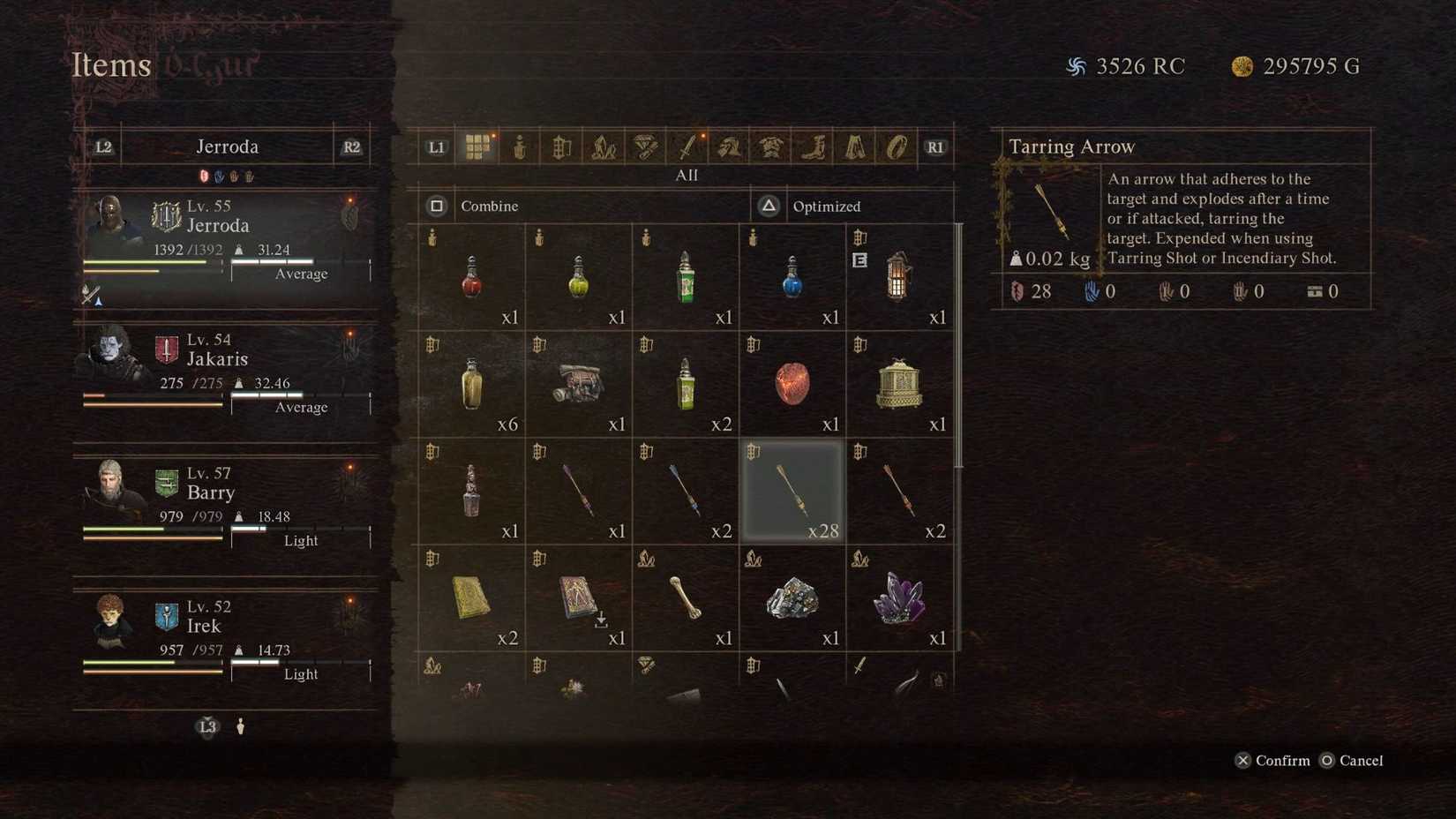Screen dimensions: 1456x819
Task: Select the chest armor category icon
Action: 769,147
